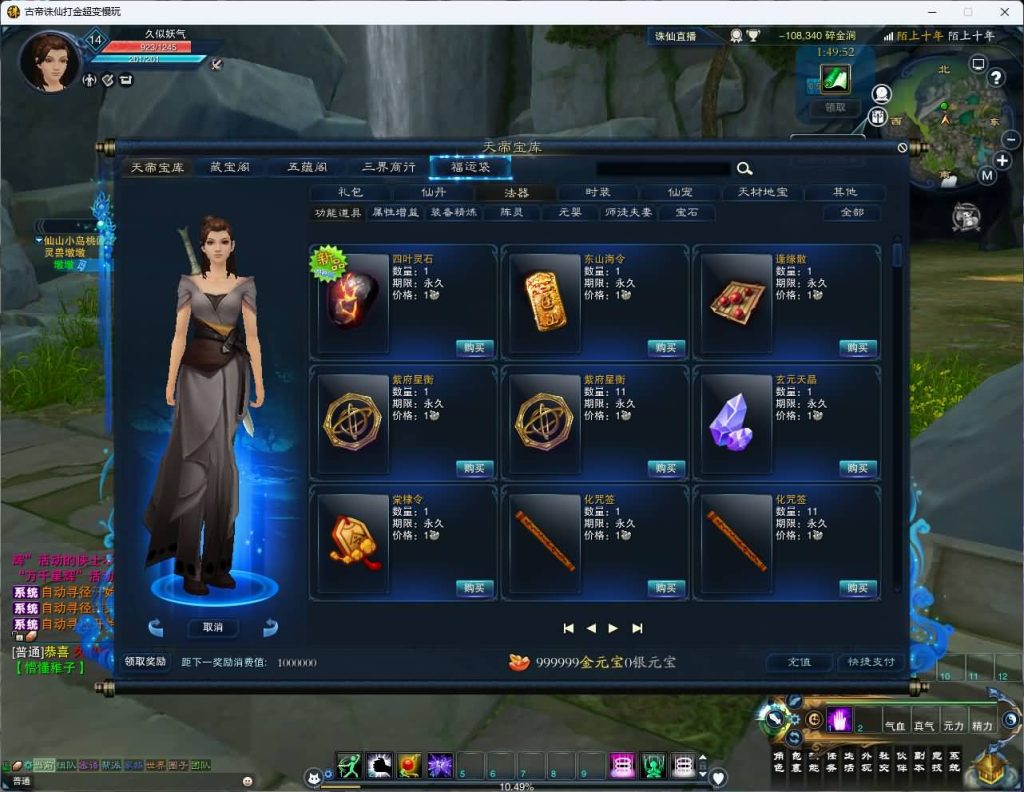Zoom in the minimap with plus button
This screenshot has width=1024, height=792.
[1002, 160]
